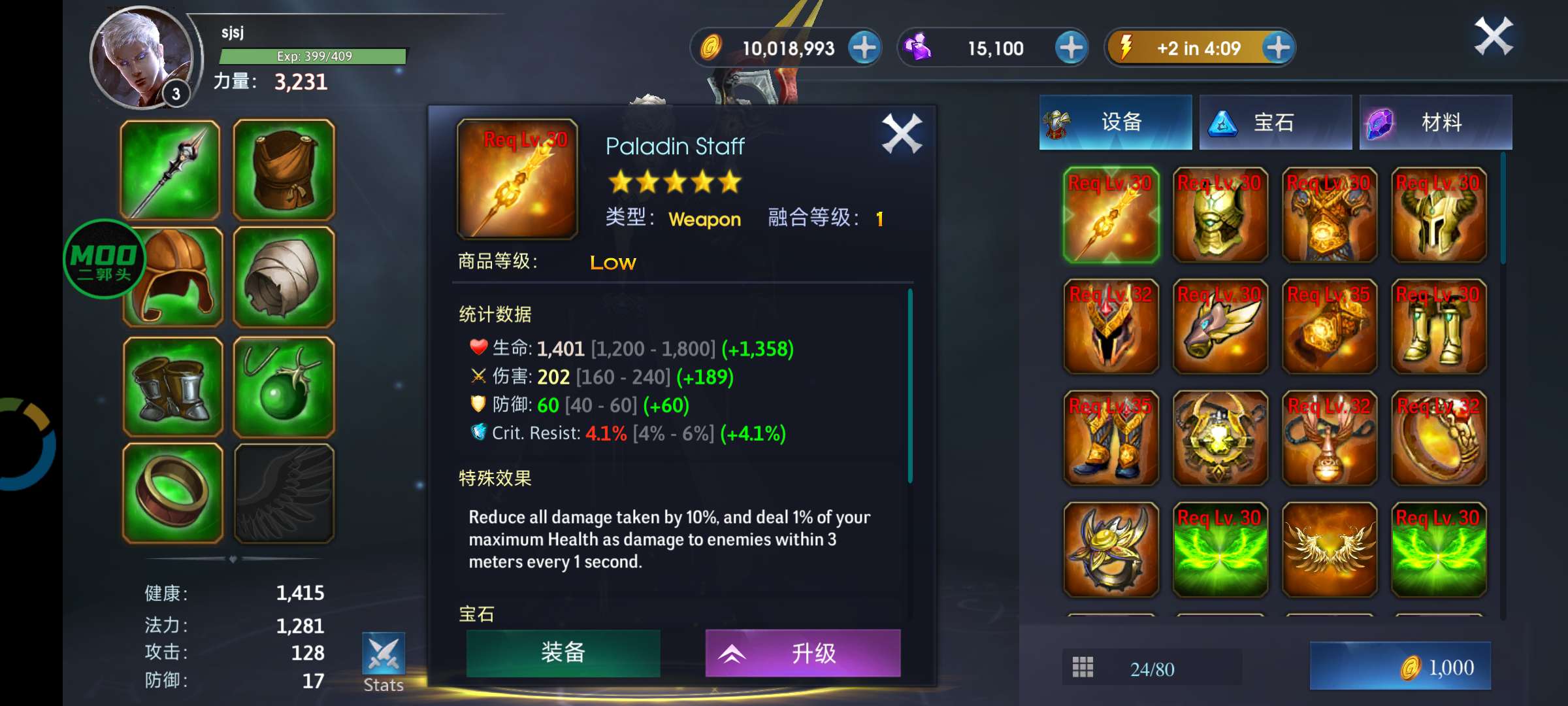Select the equipped green amulet slot
Image resolution: width=1568 pixels, height=706 pixels.
click(284, 387)
